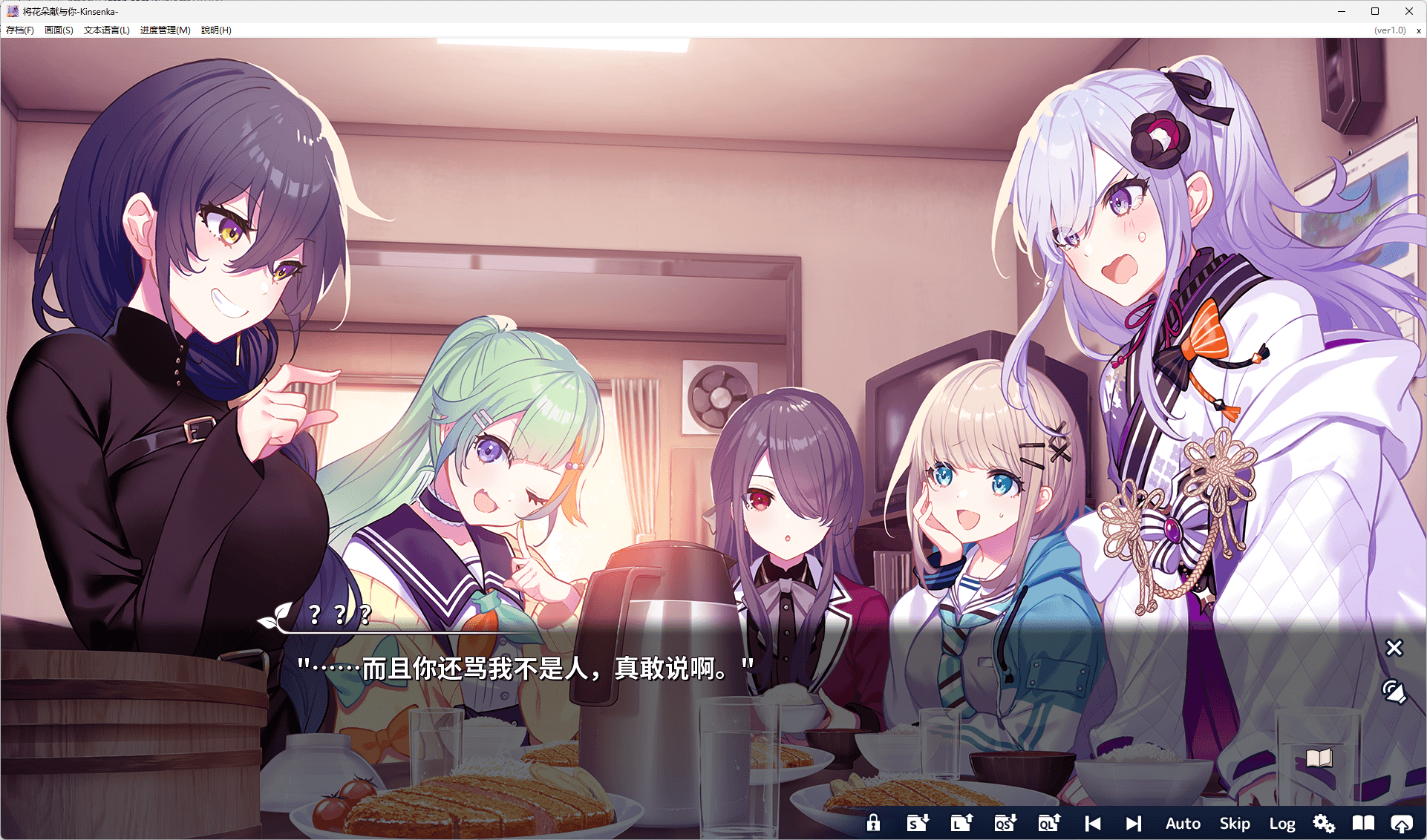The height and width of the screenshot is (840, 1427).
Task: Replay voice with the speaker icon
Action: [1394, 692]
